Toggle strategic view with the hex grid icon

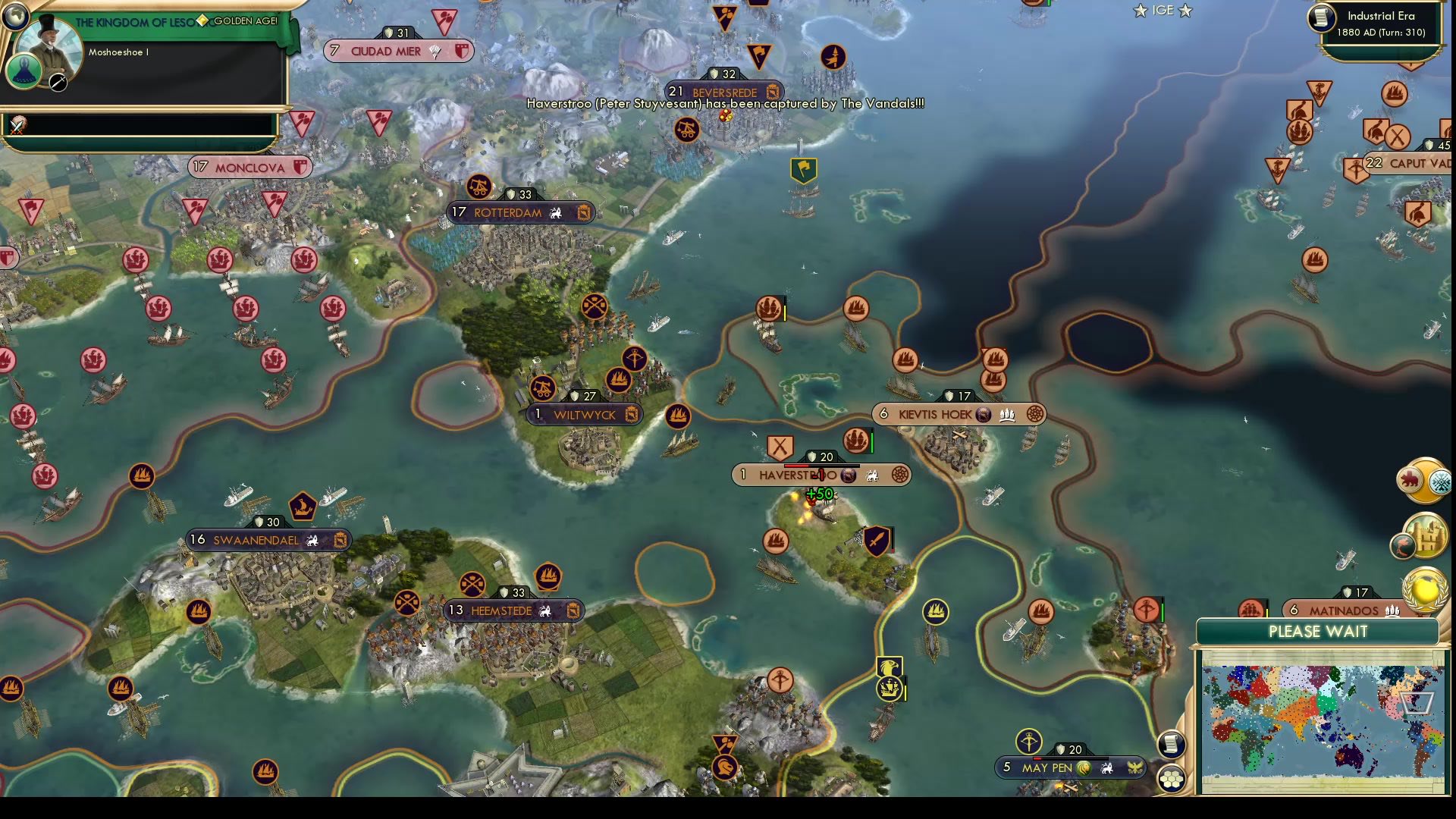(1172, 778)
